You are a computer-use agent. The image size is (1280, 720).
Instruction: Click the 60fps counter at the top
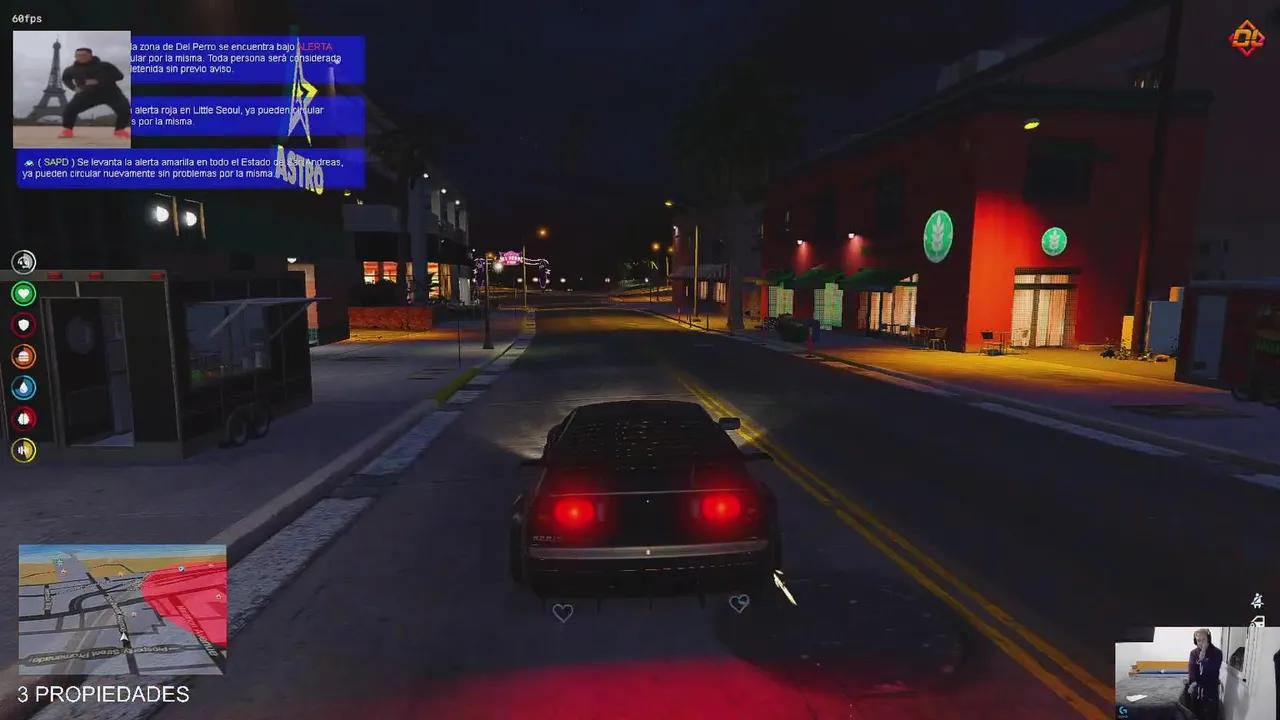tap(25, 17)
